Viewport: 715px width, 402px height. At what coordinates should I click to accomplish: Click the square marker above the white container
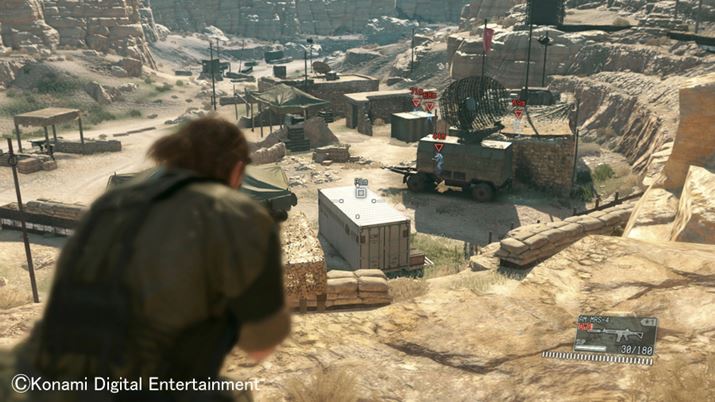[361, 192]
